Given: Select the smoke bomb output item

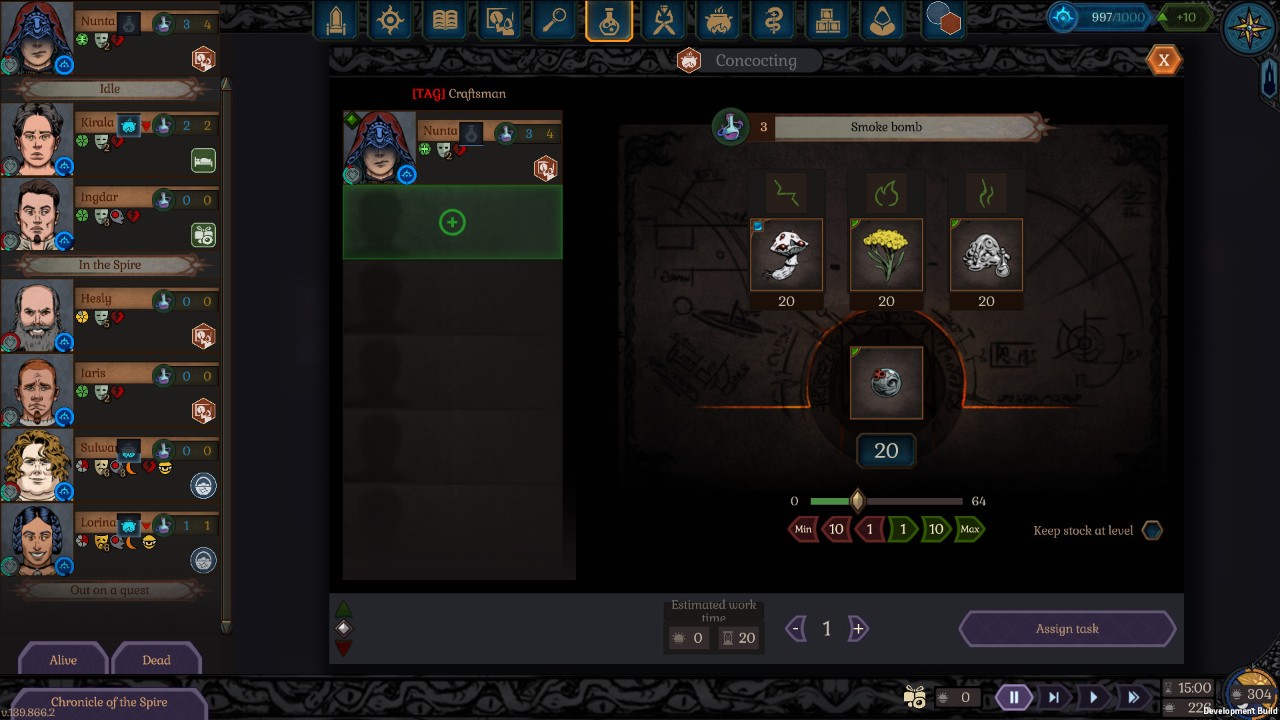Looking at the screenshot, I should coord(886,382).
